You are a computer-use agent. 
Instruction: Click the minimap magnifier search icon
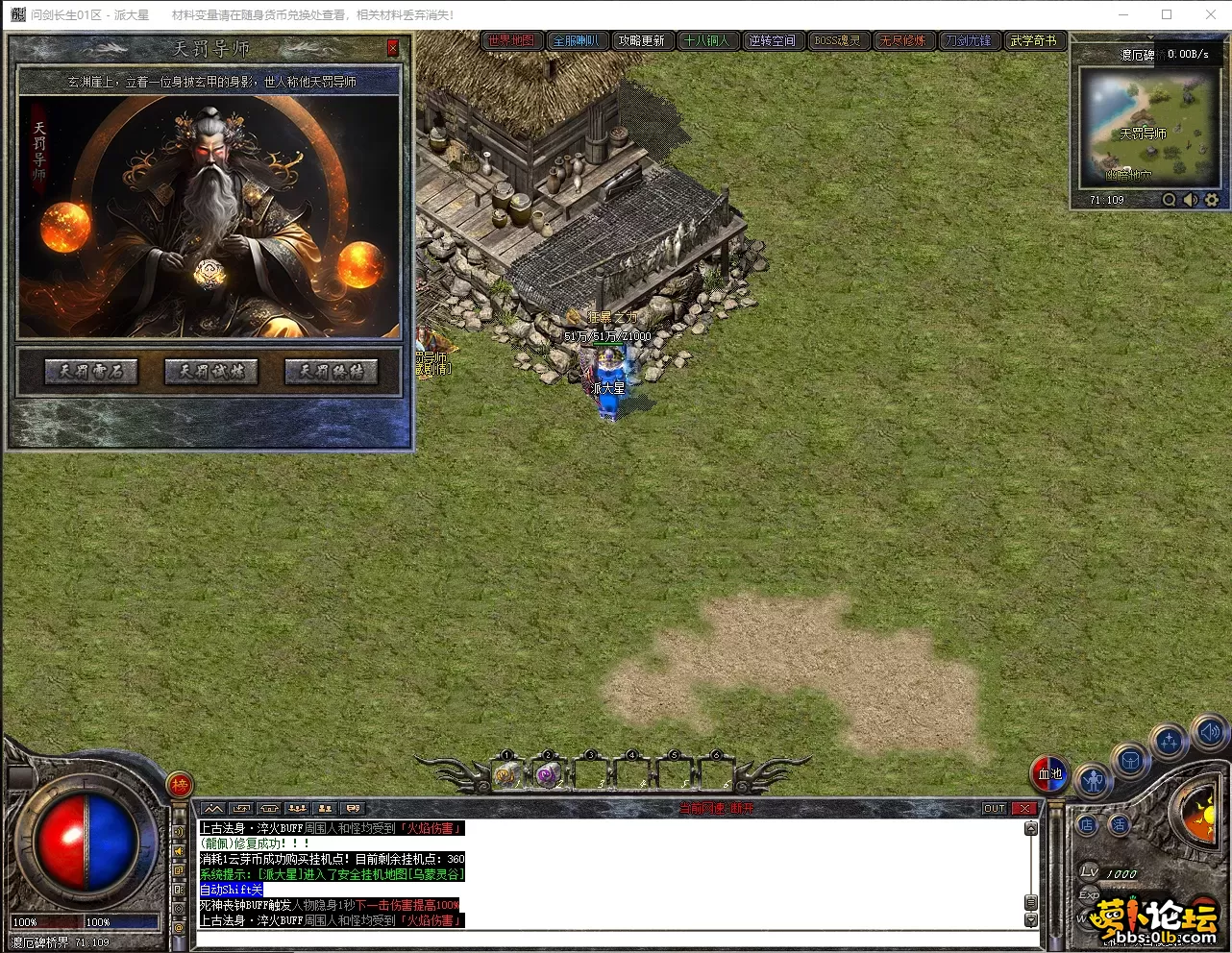tap(1169, 200)
